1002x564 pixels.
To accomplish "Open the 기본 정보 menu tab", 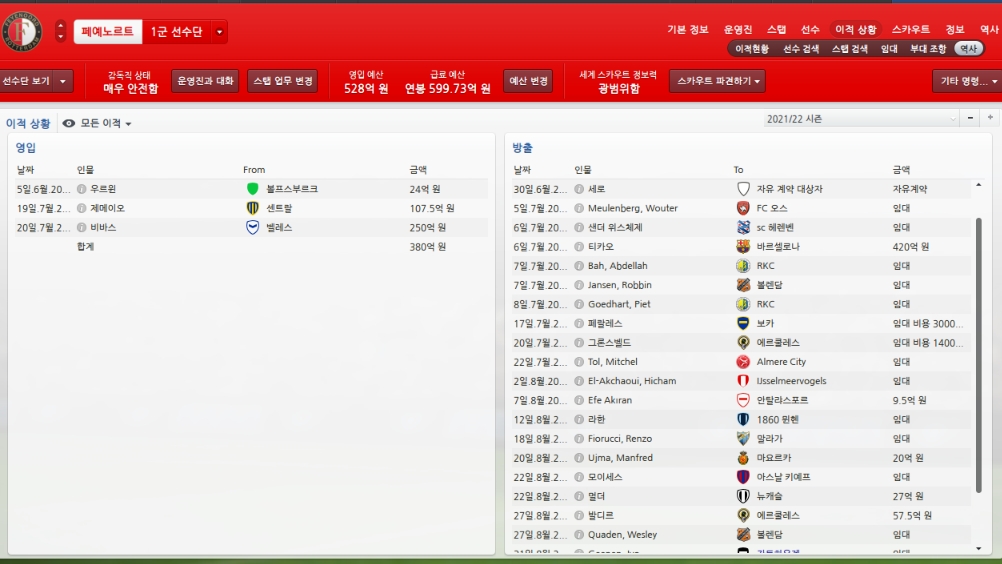I will (x=687, y=30).
